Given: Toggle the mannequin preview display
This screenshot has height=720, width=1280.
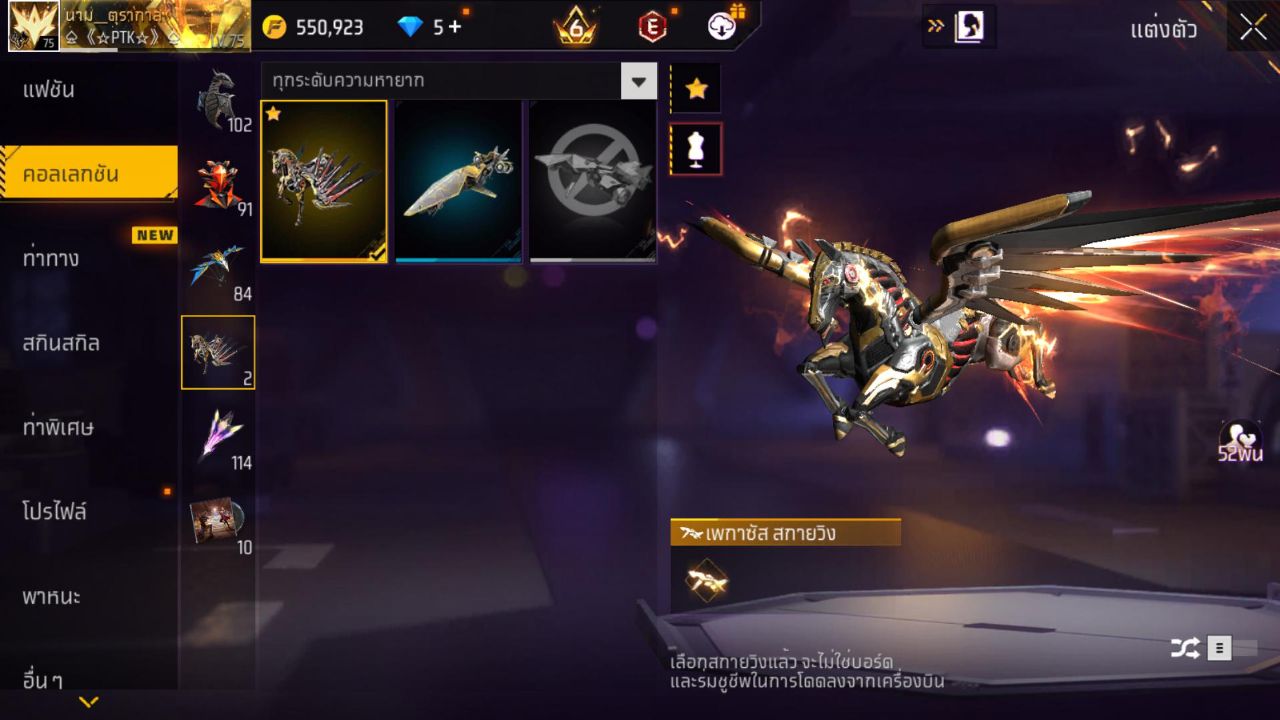Looking at the screenshot, I should tap(696, 147).
